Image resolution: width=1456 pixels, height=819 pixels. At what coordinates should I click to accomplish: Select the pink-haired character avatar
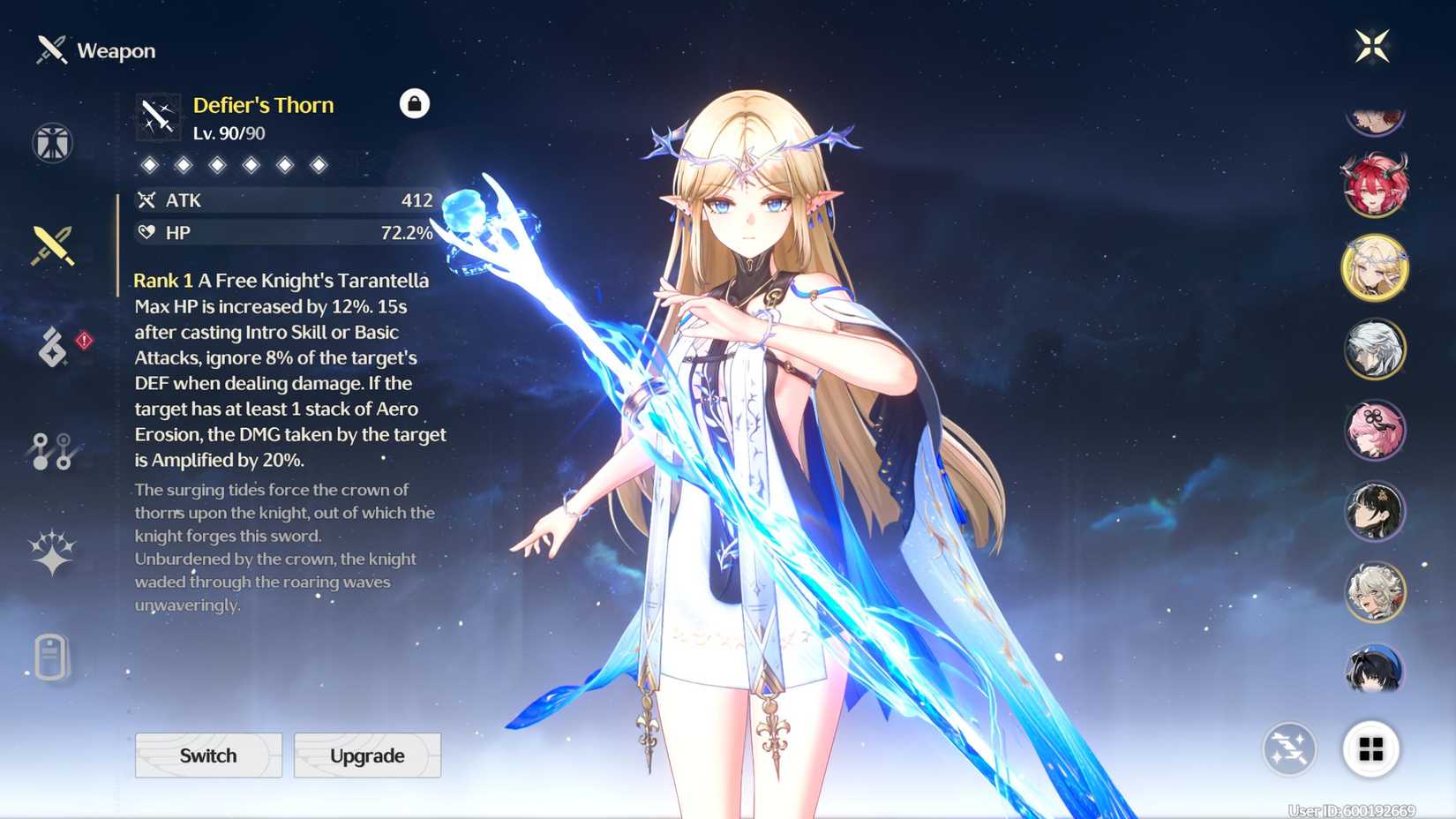1375,429
